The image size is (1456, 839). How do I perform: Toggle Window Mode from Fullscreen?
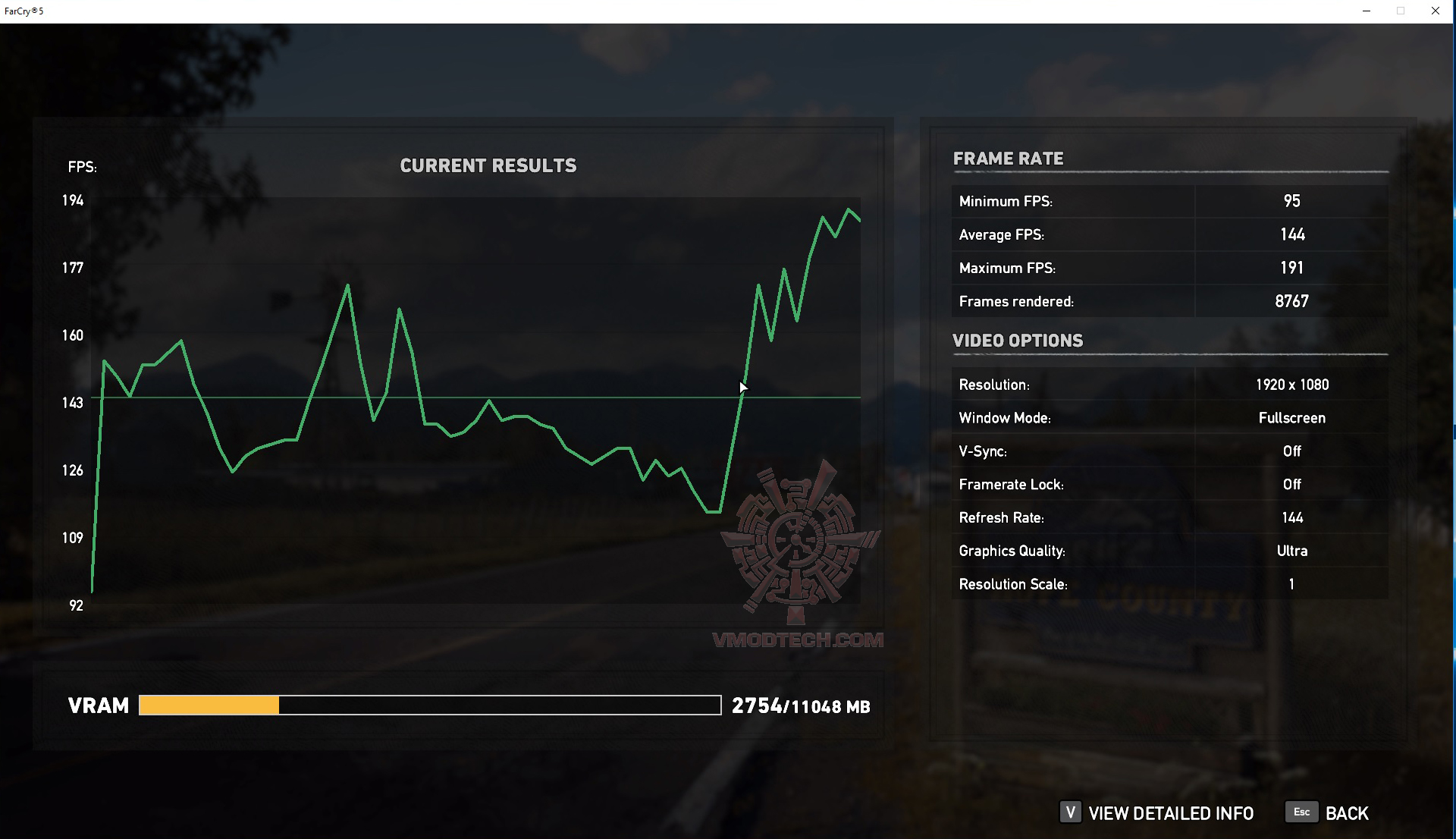[x=1291, y=418]
